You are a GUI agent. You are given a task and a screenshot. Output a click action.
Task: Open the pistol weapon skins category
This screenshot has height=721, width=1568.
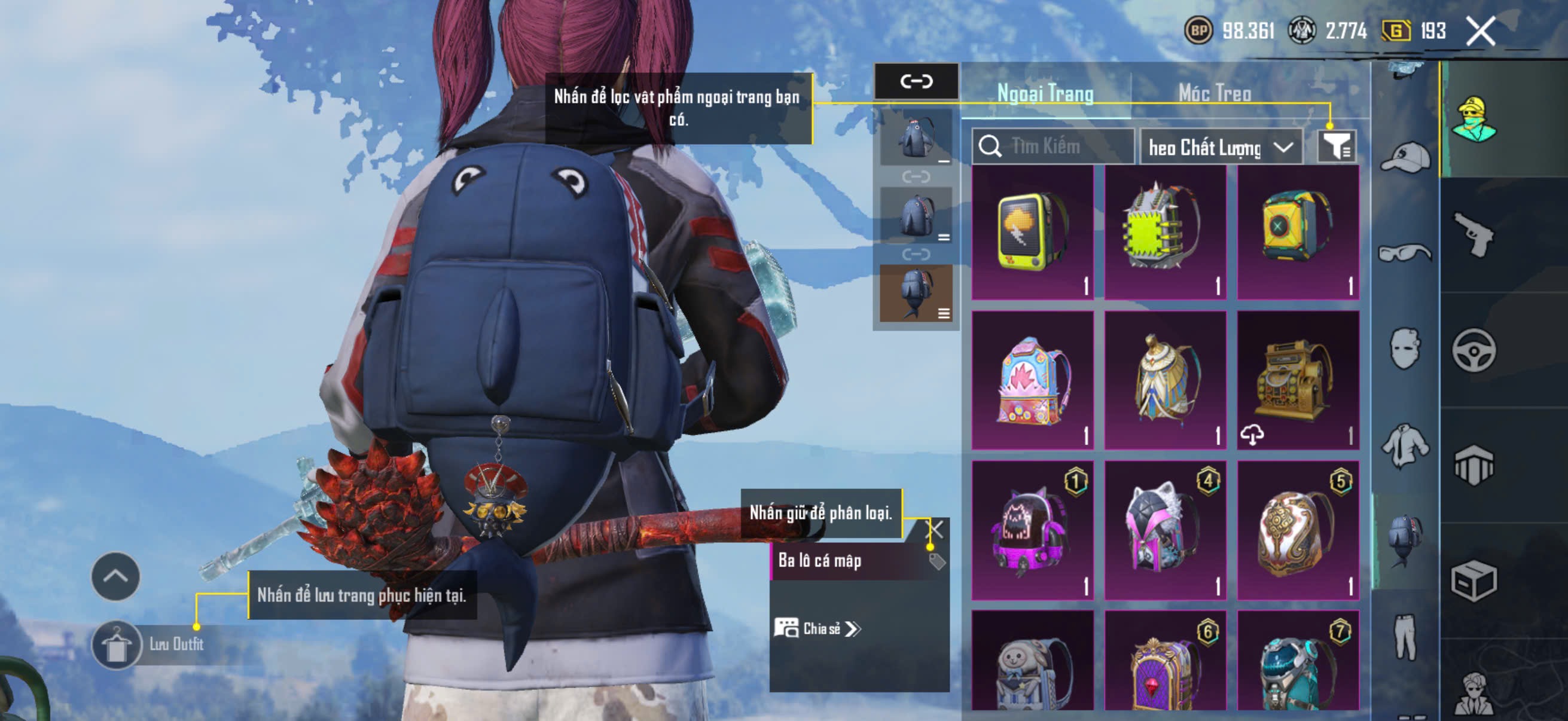1474,235
